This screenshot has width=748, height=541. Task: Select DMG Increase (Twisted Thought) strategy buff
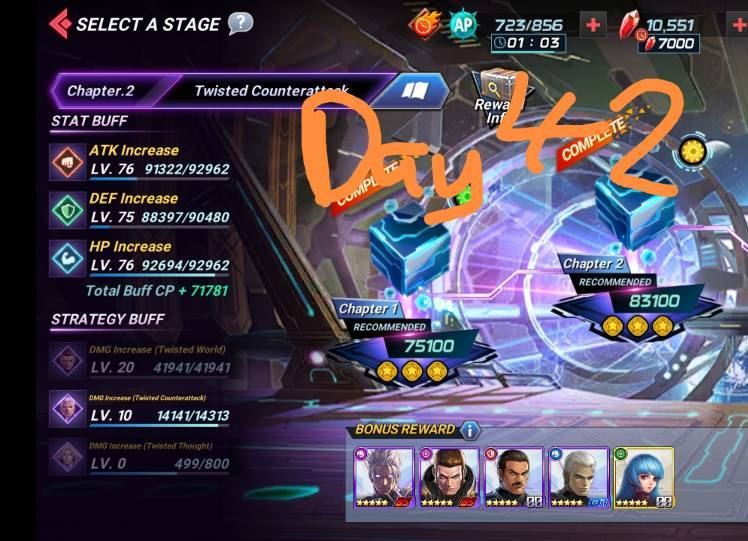[68, 457]
